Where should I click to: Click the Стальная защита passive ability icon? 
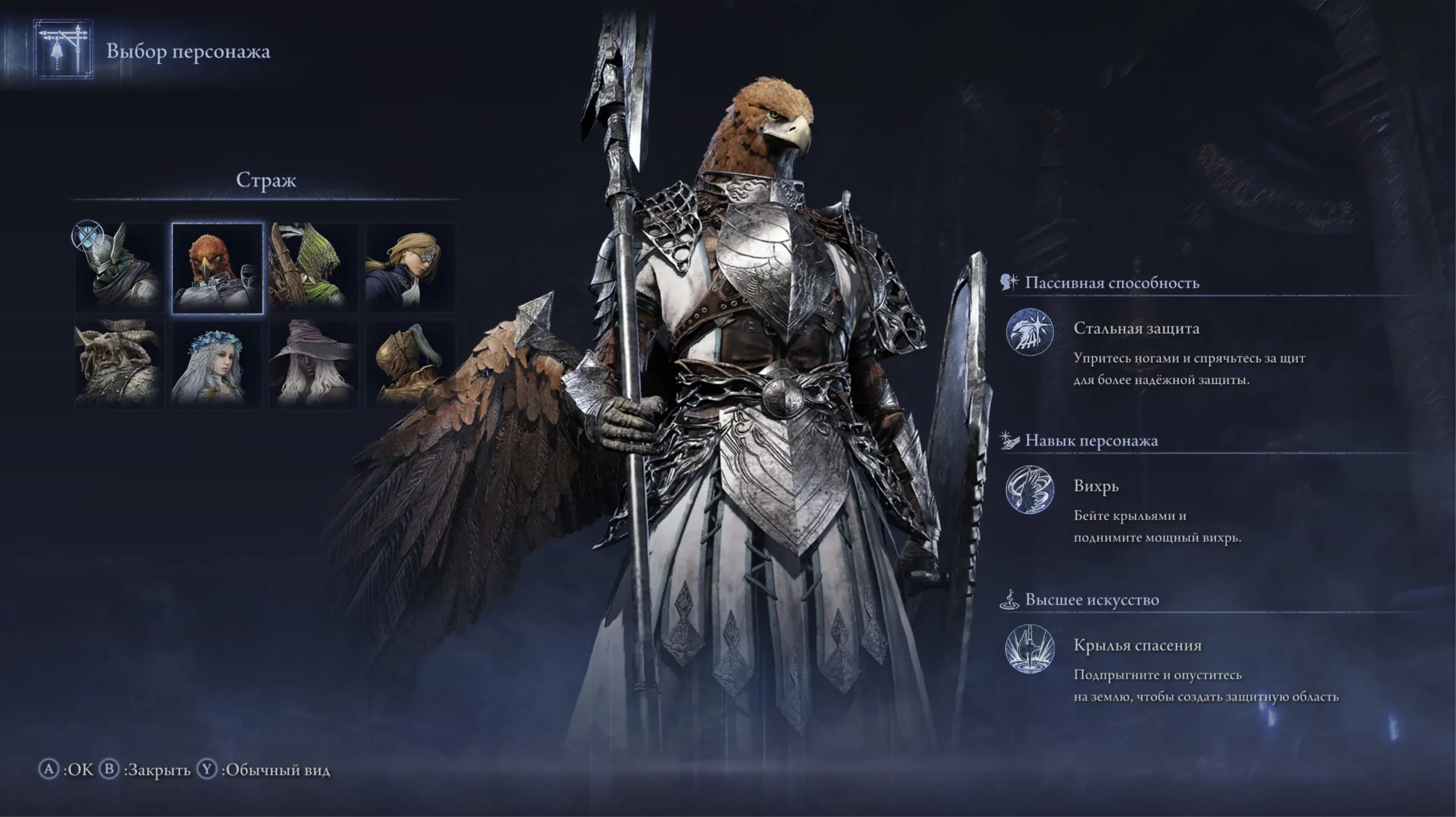[x=1029, y=332]
